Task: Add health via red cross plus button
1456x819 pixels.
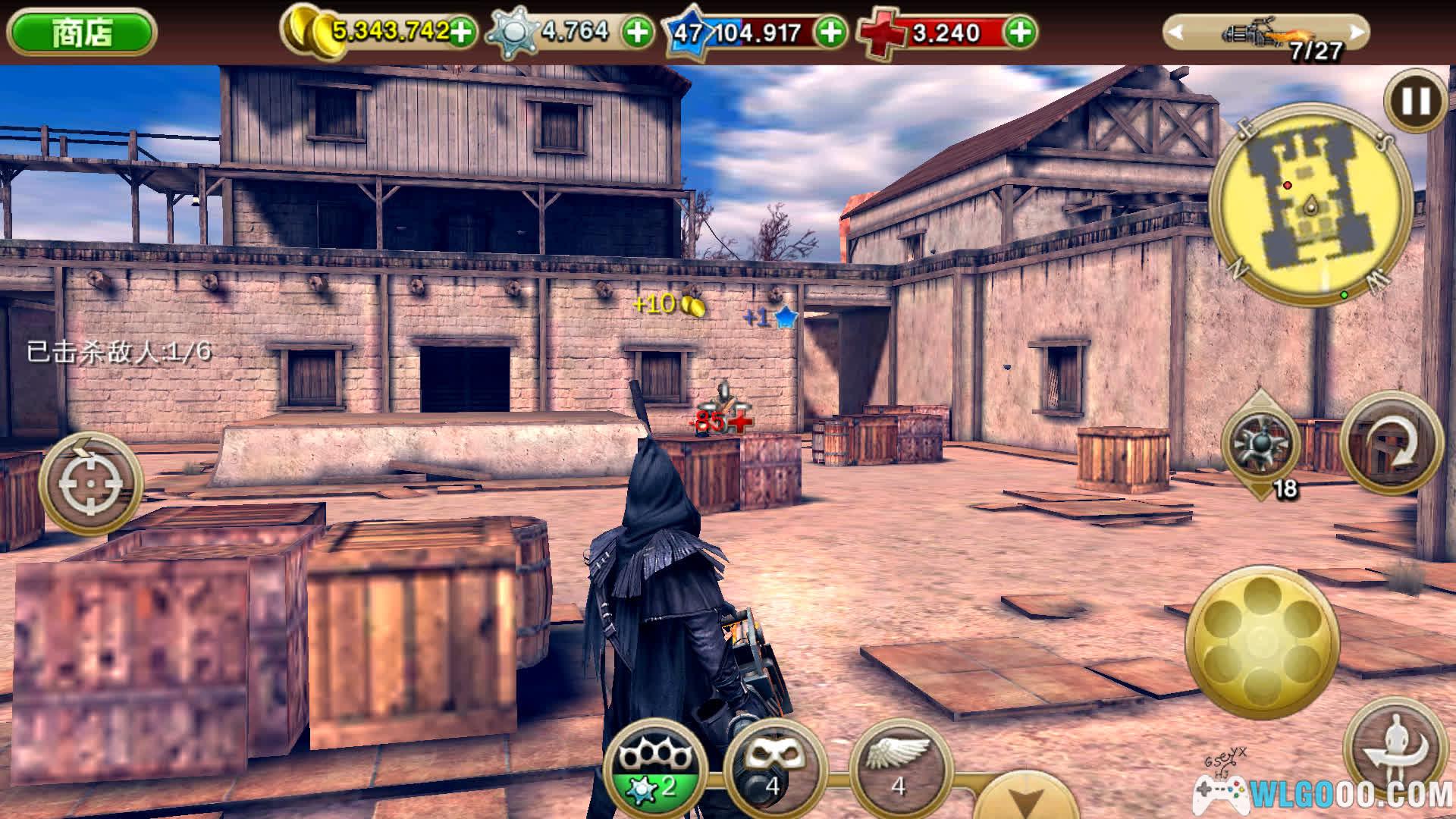Action: pyautogui.click(x=1021, y=32)
